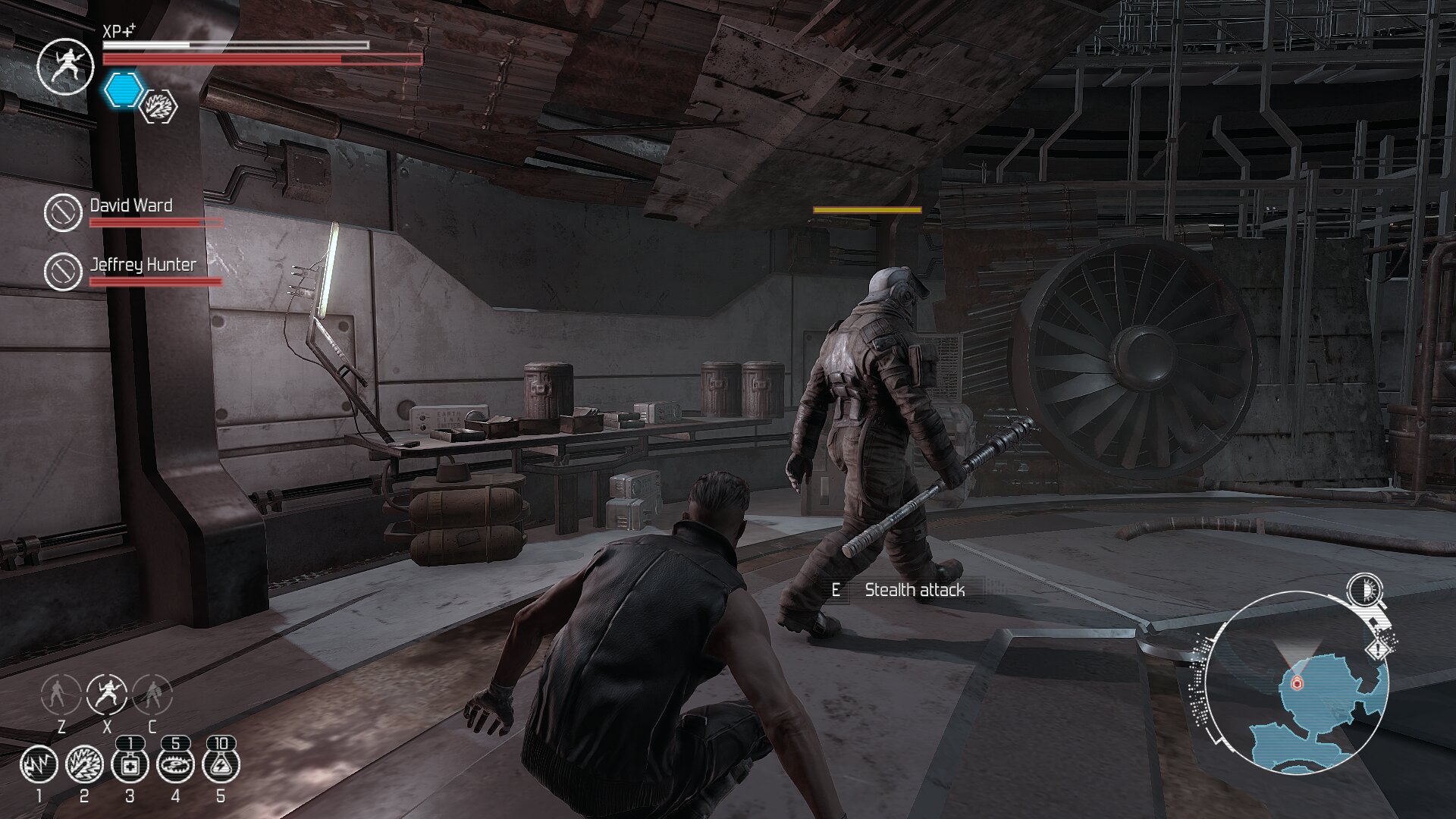Click the player stance portrait beside the XP bar
Screen dimensions: 1456x819
tap(66, 66)
